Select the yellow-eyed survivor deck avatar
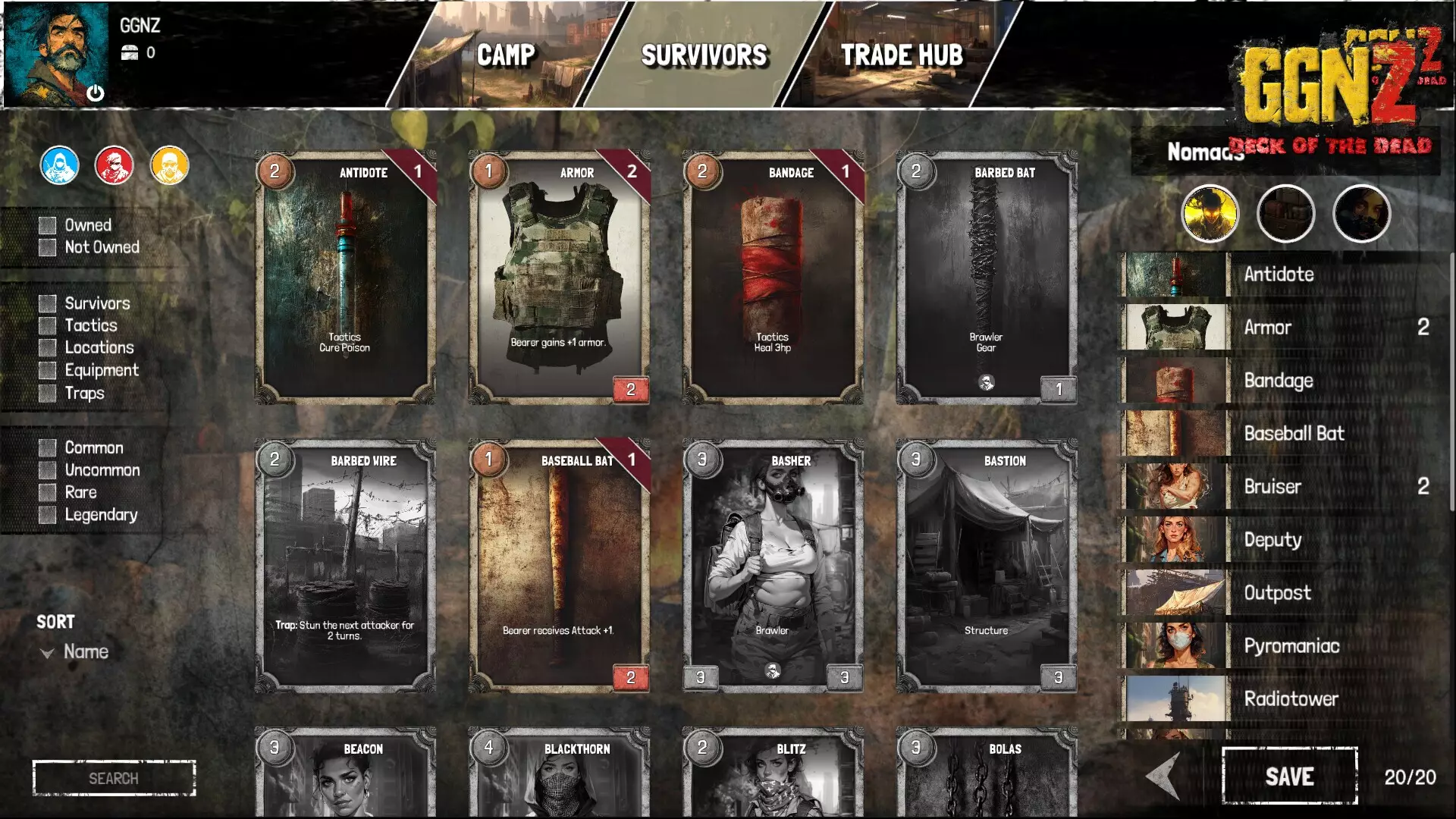 point(1210,214)
